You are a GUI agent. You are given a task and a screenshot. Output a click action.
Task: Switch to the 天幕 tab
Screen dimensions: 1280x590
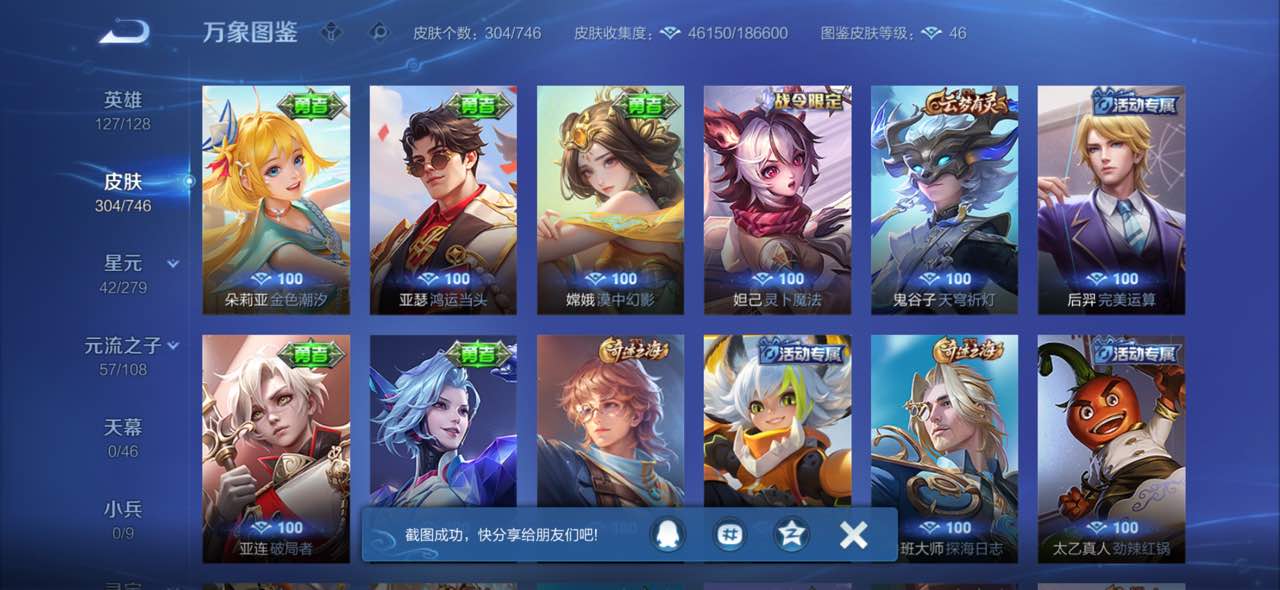click(x=123, y=437)
